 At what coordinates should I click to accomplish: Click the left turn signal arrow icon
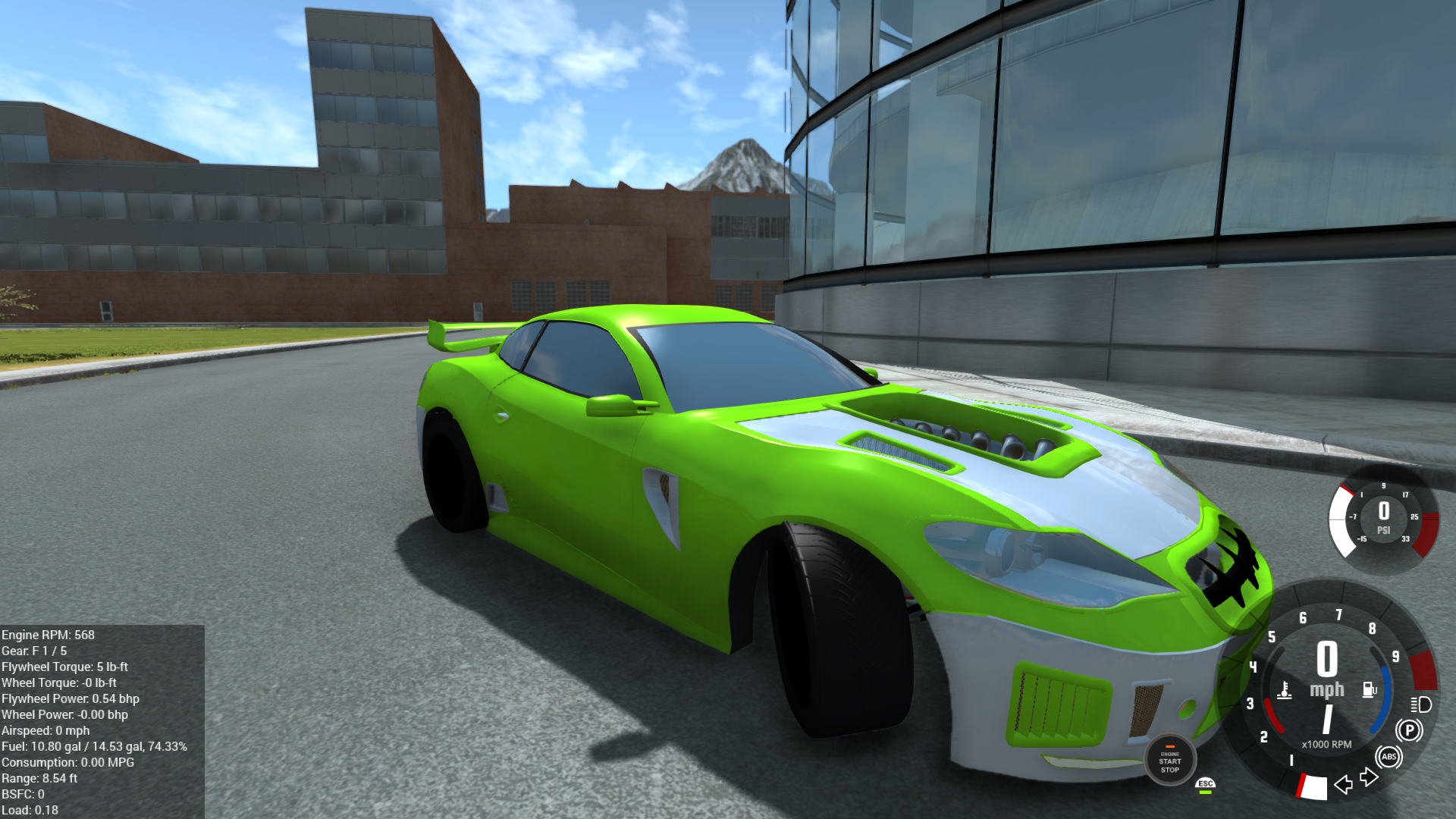[1343, 785]
